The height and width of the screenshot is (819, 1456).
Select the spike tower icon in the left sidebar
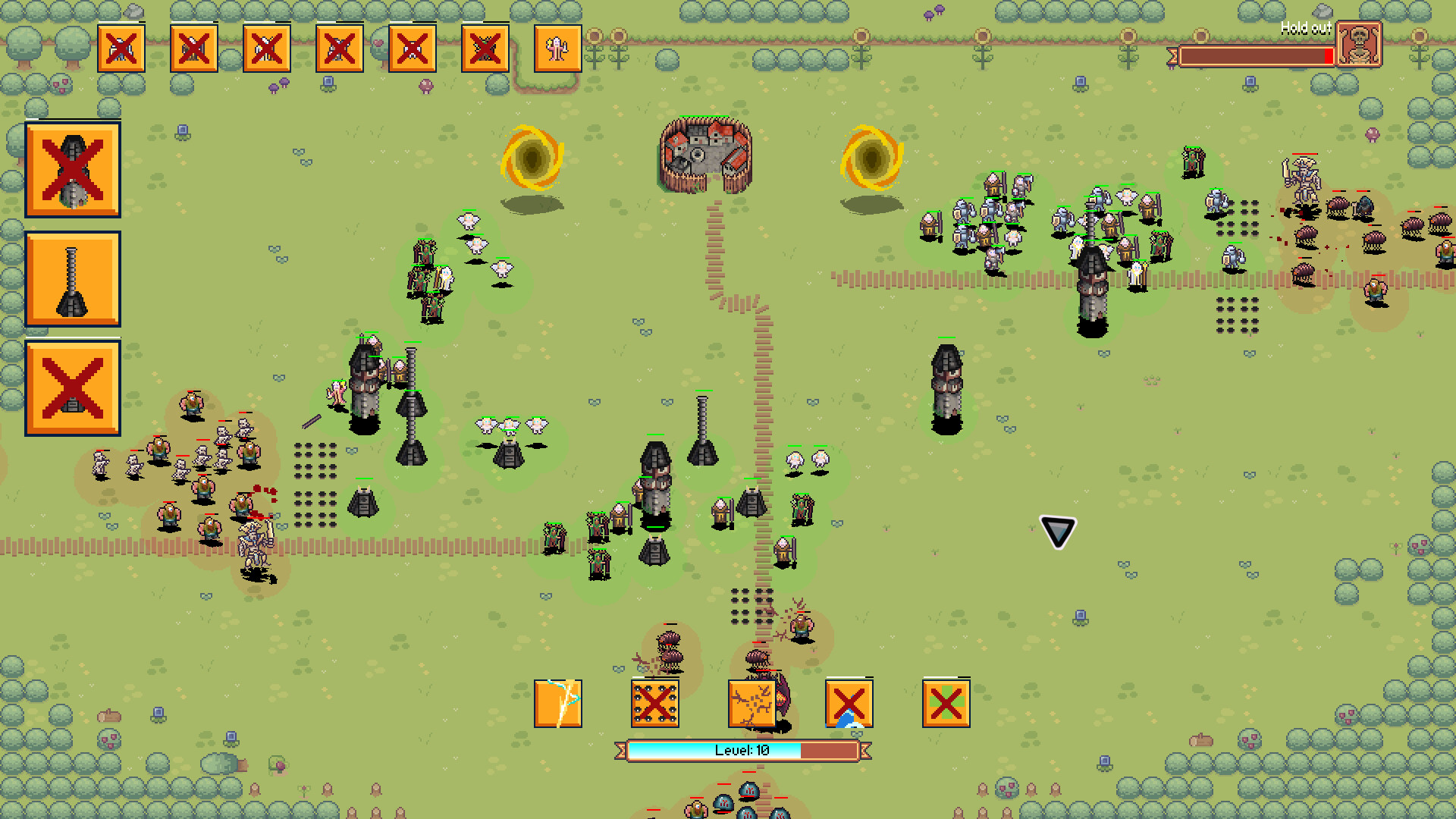click(72, 281)
